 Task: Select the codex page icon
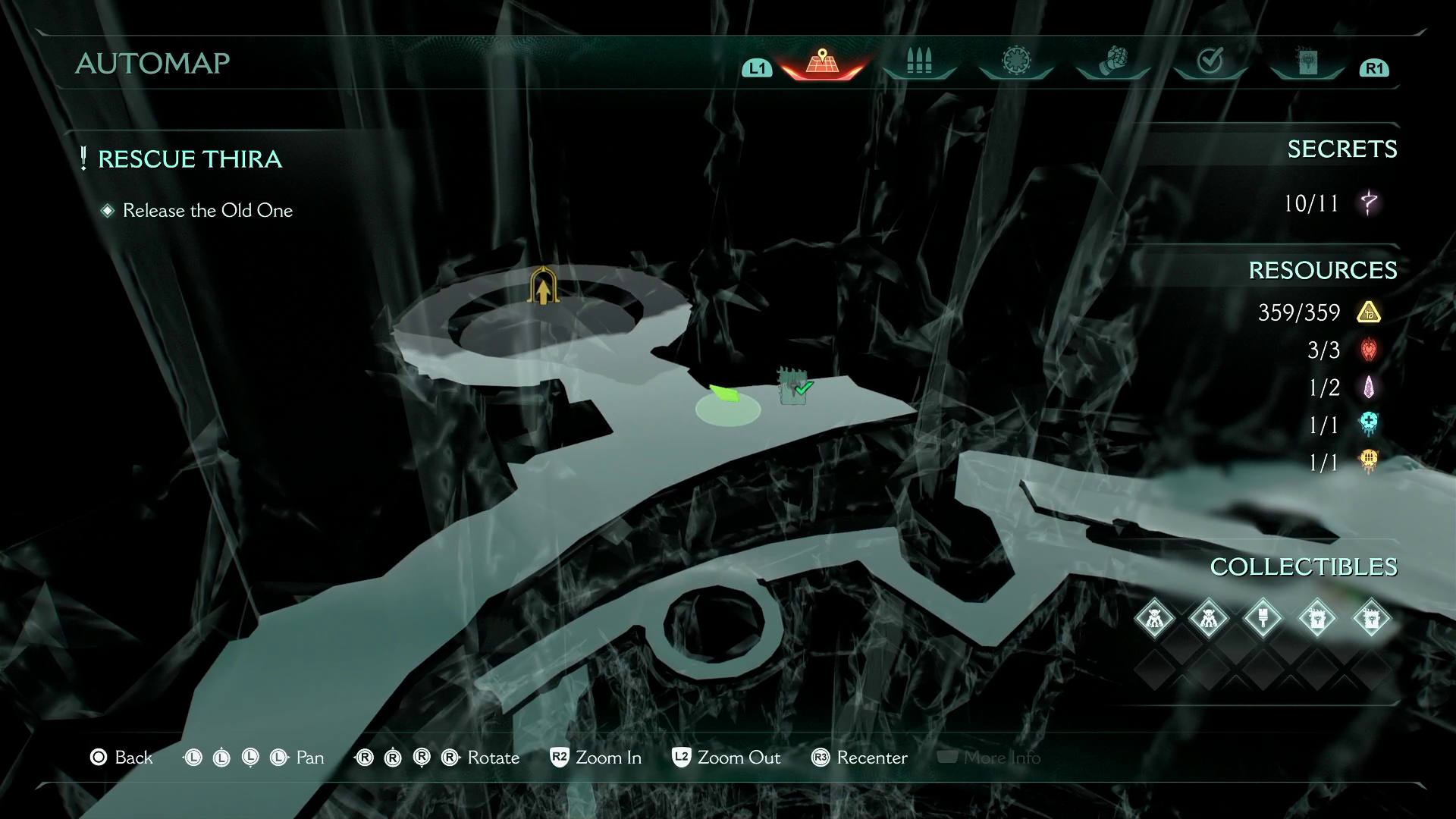coord(1306,61)
